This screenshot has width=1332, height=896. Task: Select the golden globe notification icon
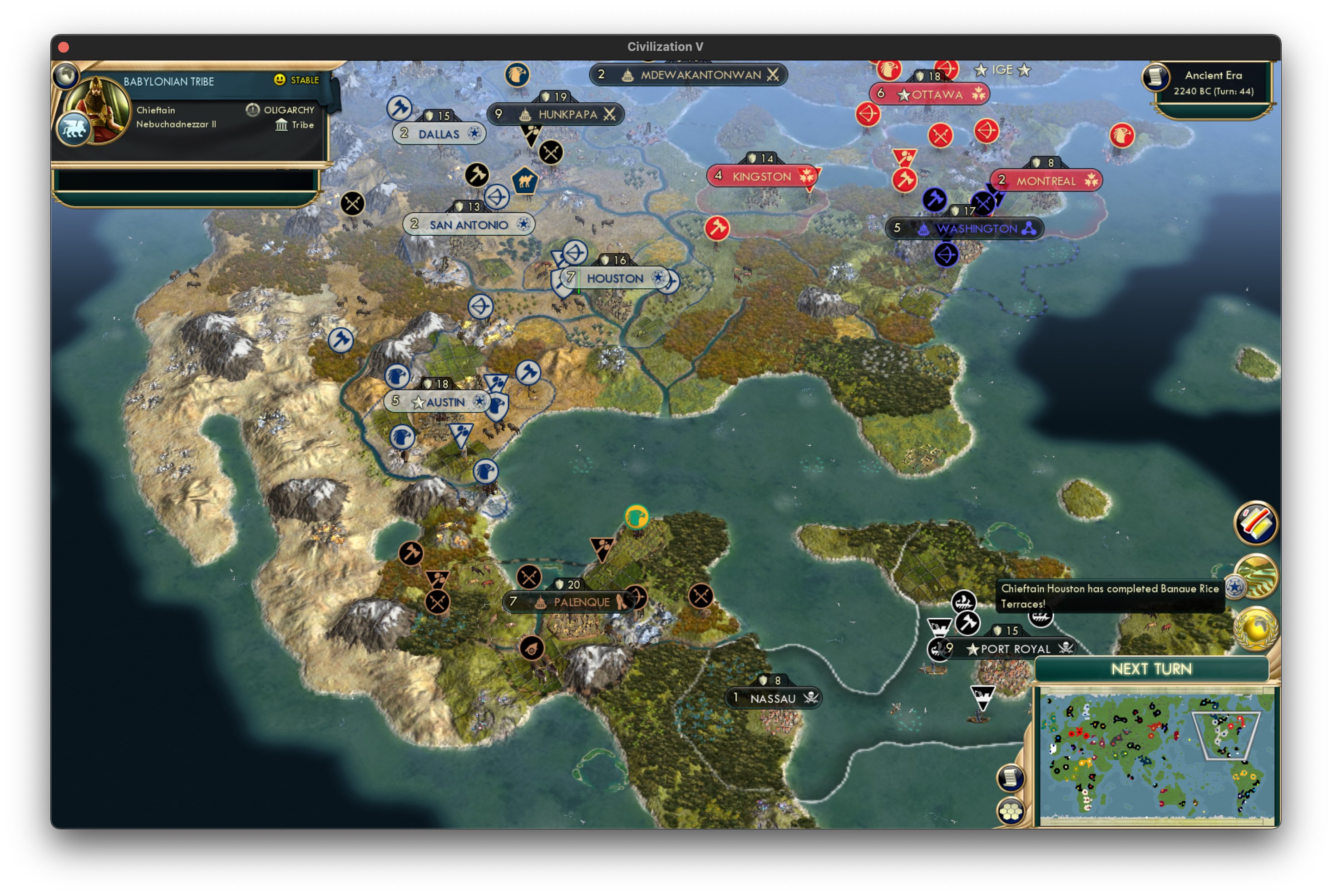click(x=1255, y=629)
